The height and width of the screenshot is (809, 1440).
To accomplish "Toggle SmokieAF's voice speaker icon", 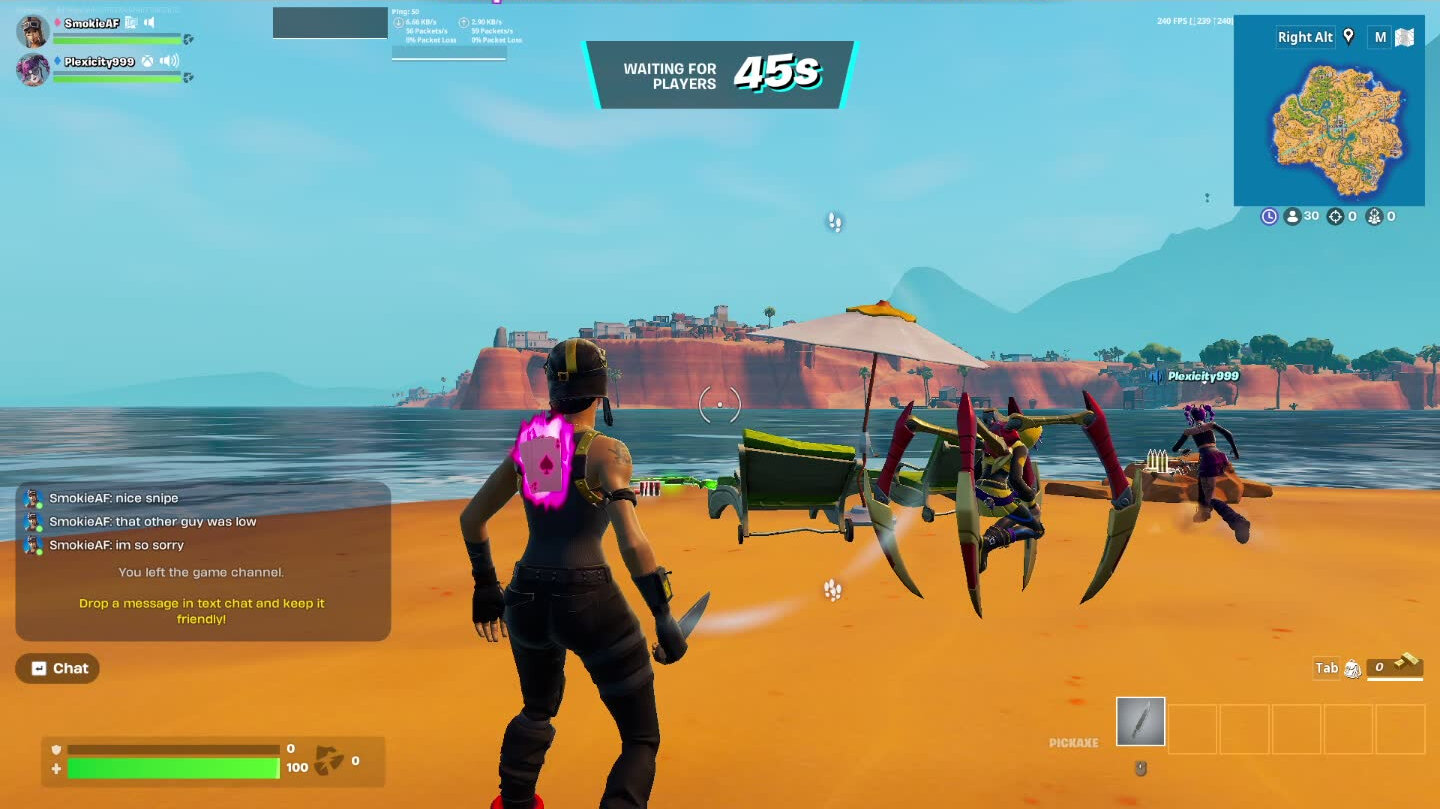I will [x=149, y=22].
